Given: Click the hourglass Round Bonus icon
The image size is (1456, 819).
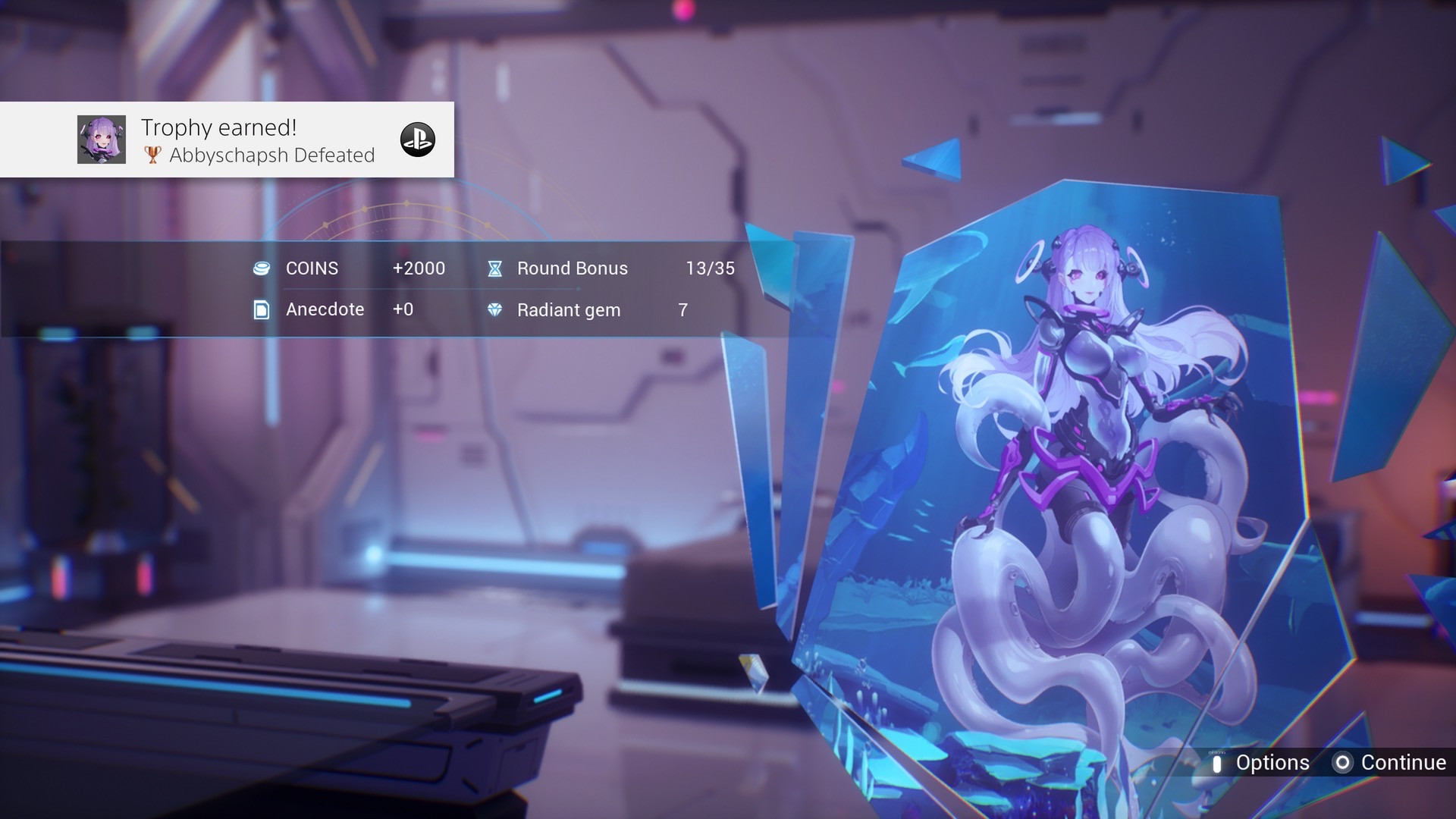Looking at the screenshot, I should 496,268.
